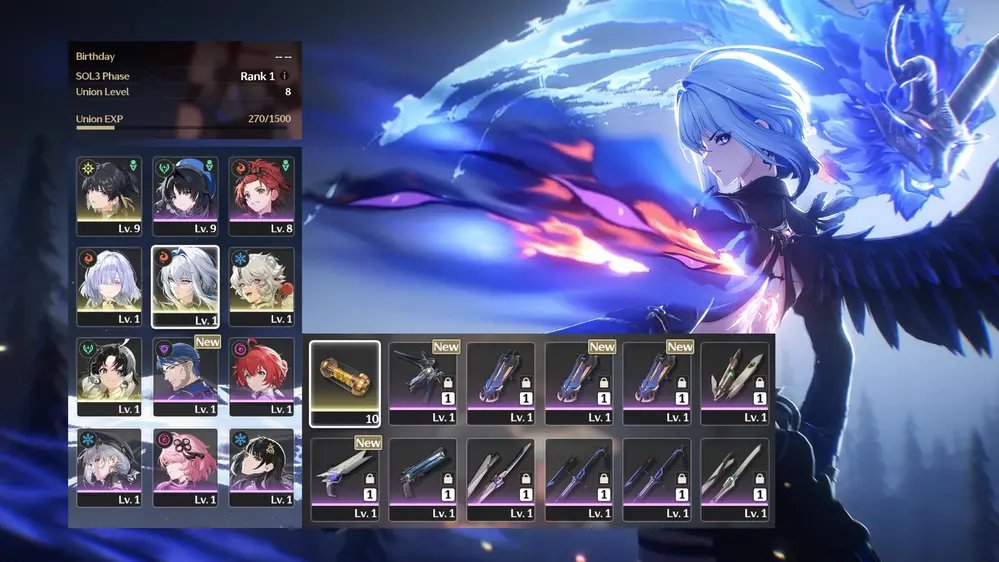Viewport: 999px width, 562px height.
Task: Select the lavender-haired fire character portrait
Action: pos(109,286)
